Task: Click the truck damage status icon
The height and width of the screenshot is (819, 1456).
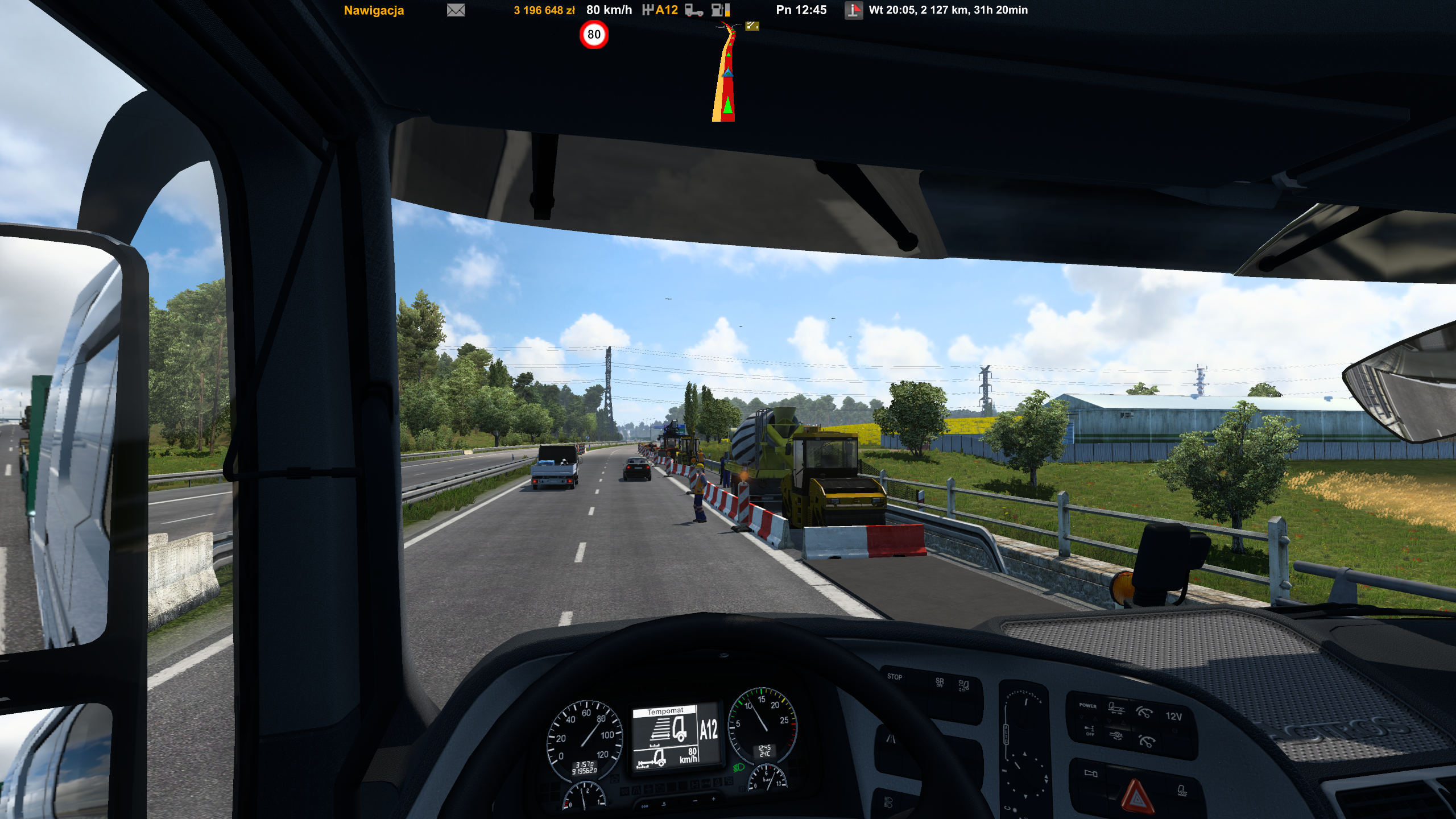Action: pyautogui.click(x=694, y=10)
